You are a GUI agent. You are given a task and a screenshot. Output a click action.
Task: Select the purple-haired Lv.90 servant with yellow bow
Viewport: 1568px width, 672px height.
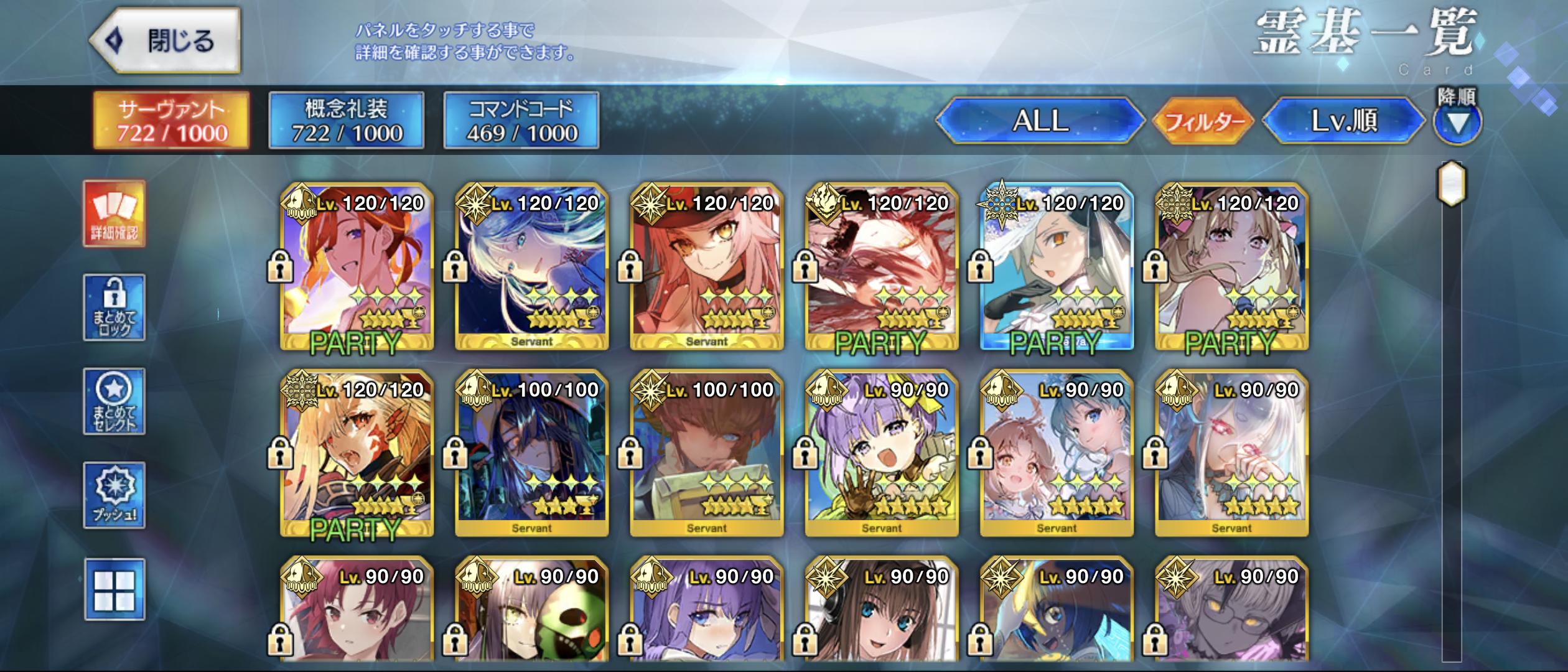[x=882, y=453]
